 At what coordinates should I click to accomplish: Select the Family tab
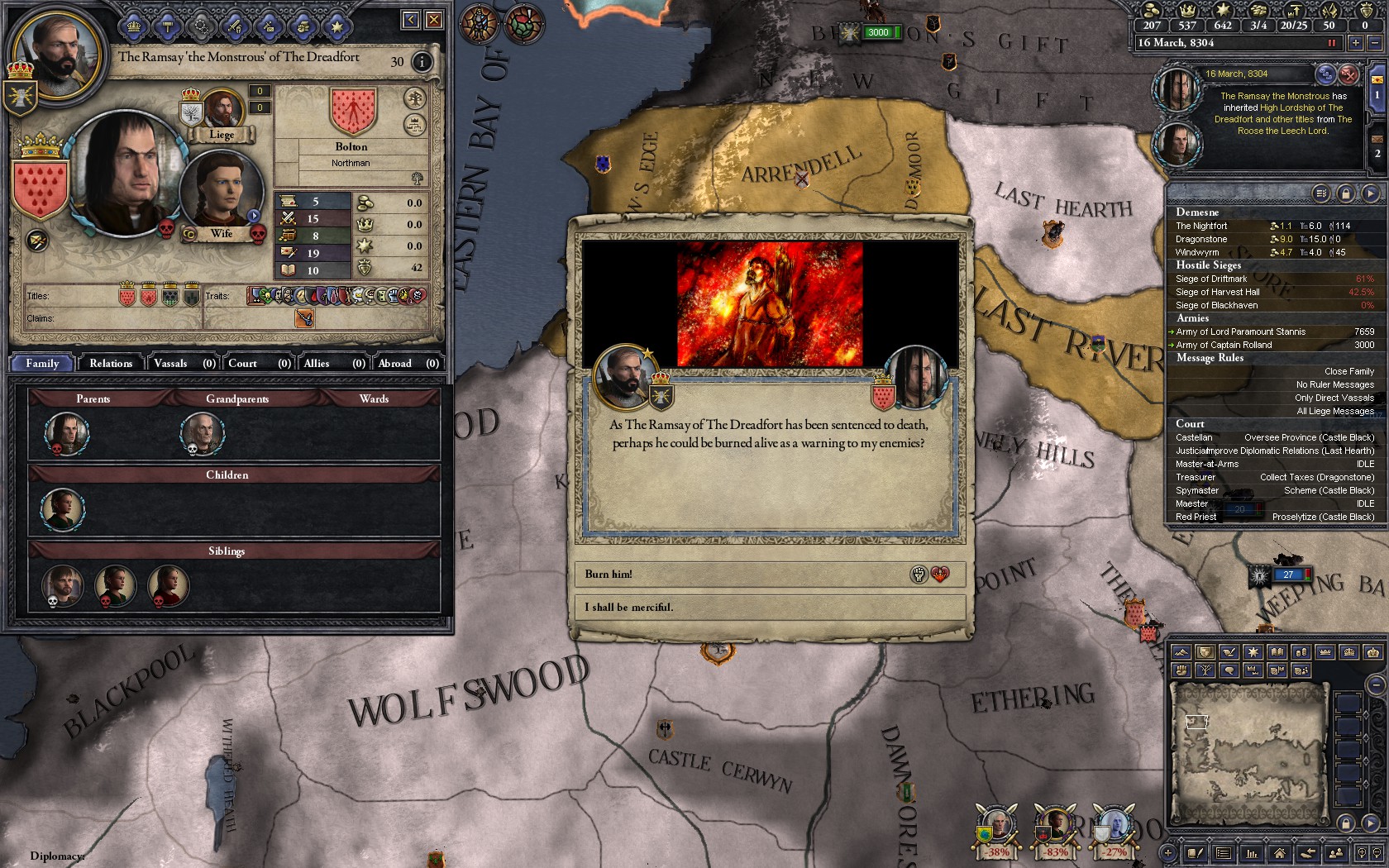point(42,364)
